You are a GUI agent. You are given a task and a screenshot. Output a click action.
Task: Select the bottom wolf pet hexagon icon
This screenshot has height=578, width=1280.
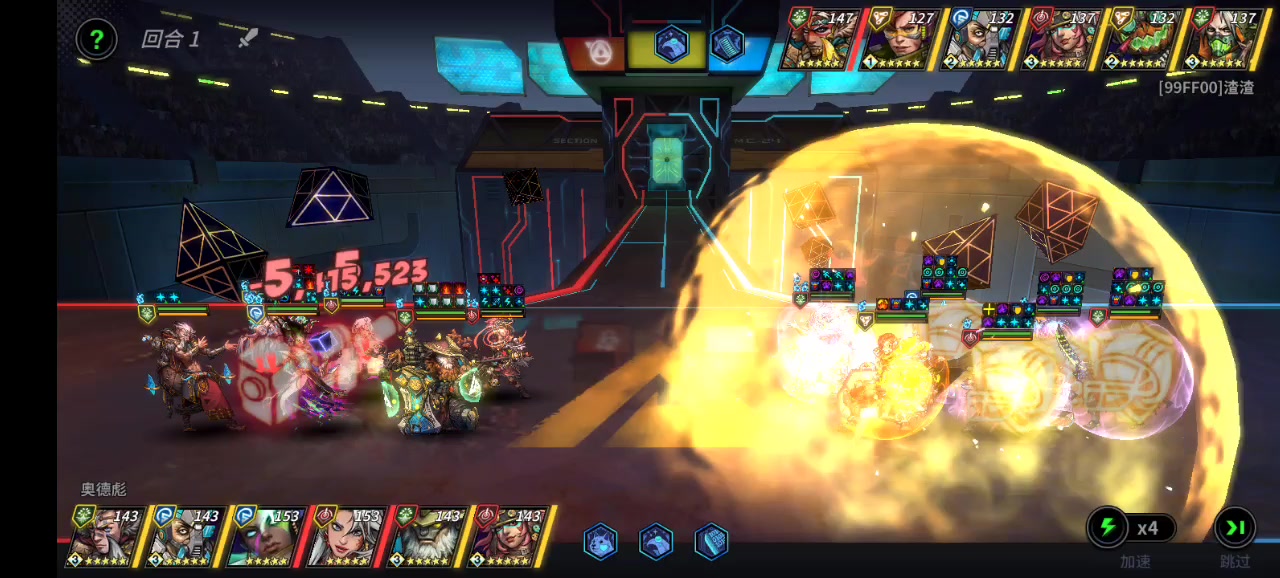pos(600,541)
